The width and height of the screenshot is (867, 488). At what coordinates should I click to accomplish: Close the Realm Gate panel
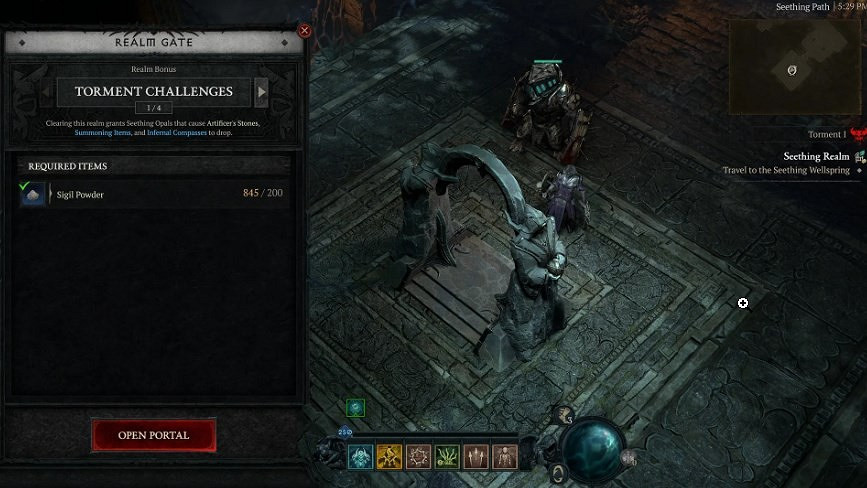[305, 31]
